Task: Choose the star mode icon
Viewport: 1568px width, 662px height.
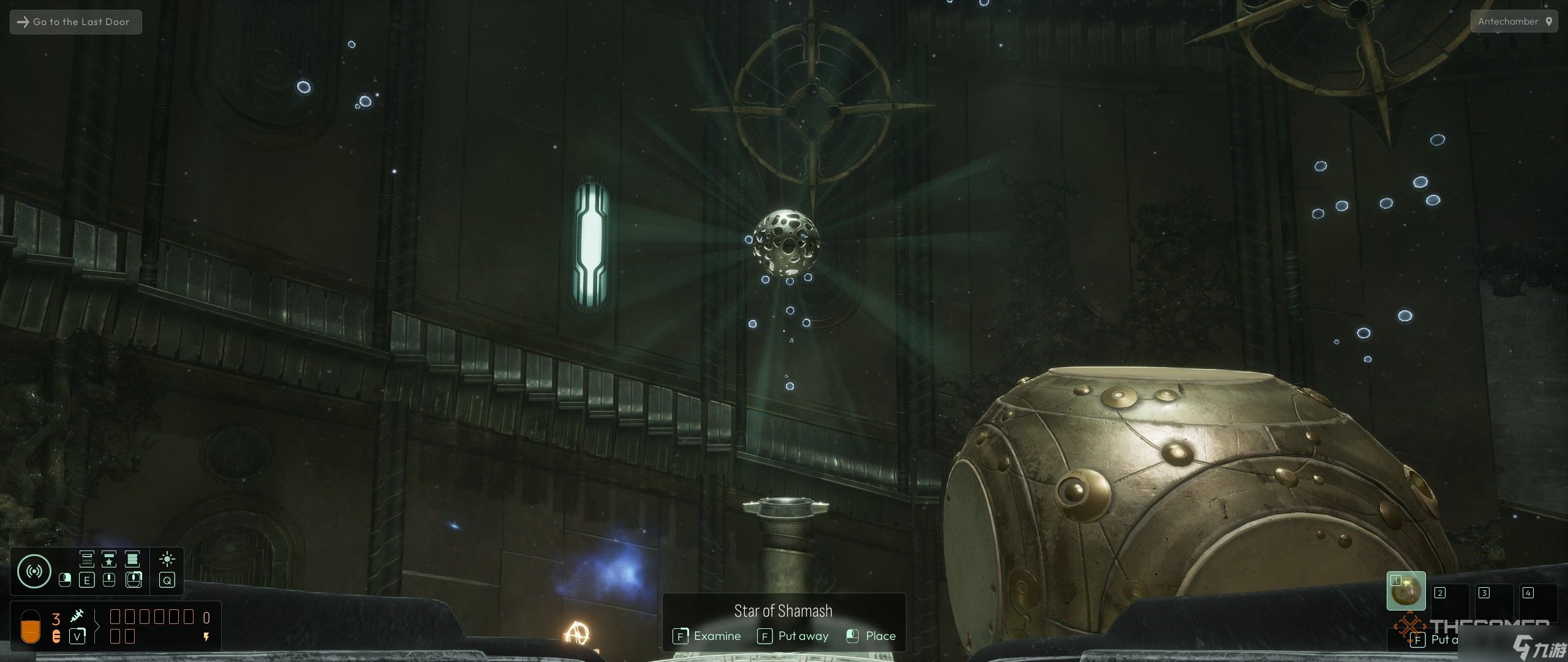Action: [109, 558]
